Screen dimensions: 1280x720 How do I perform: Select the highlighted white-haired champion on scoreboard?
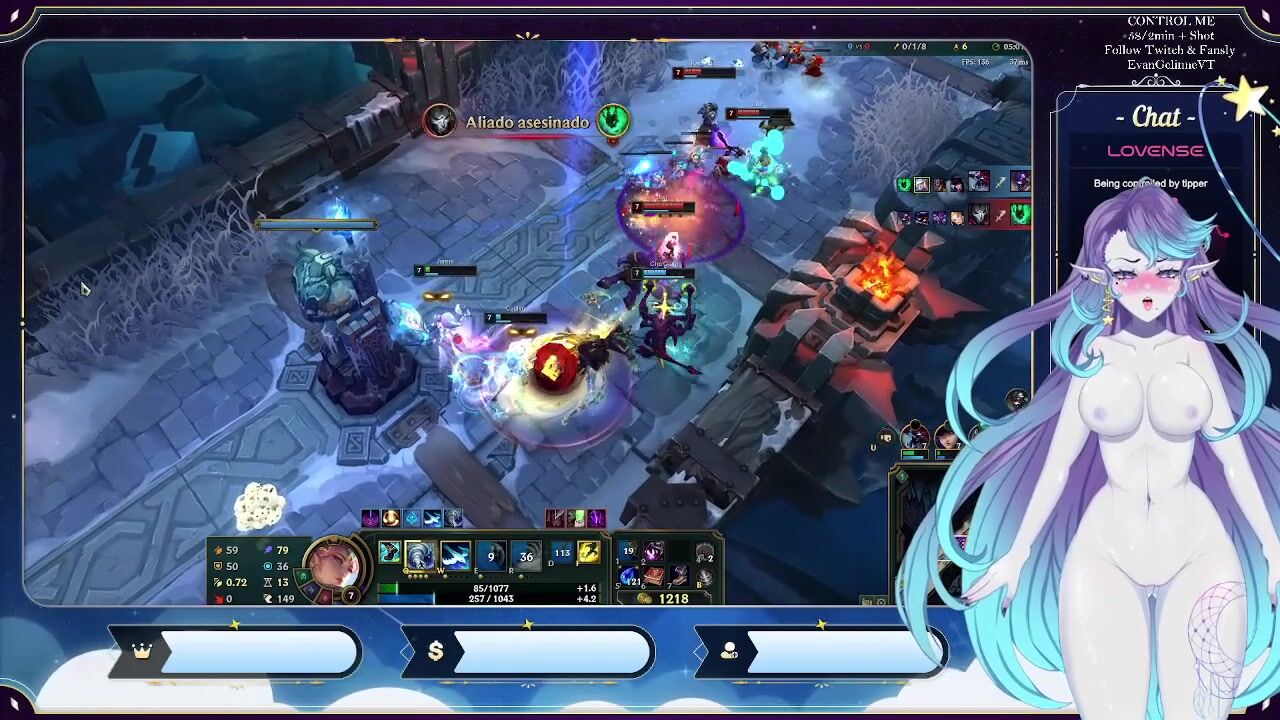[921, 184]
